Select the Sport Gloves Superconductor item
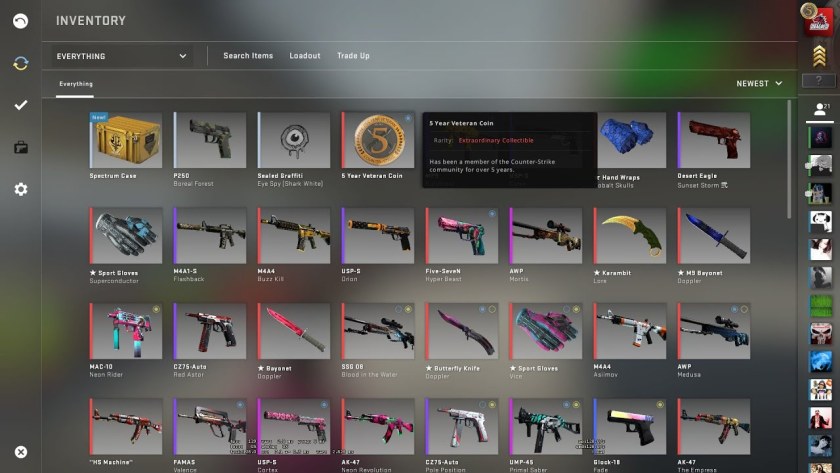The height and width of the screenshot is (473, 840). [127, 235]
